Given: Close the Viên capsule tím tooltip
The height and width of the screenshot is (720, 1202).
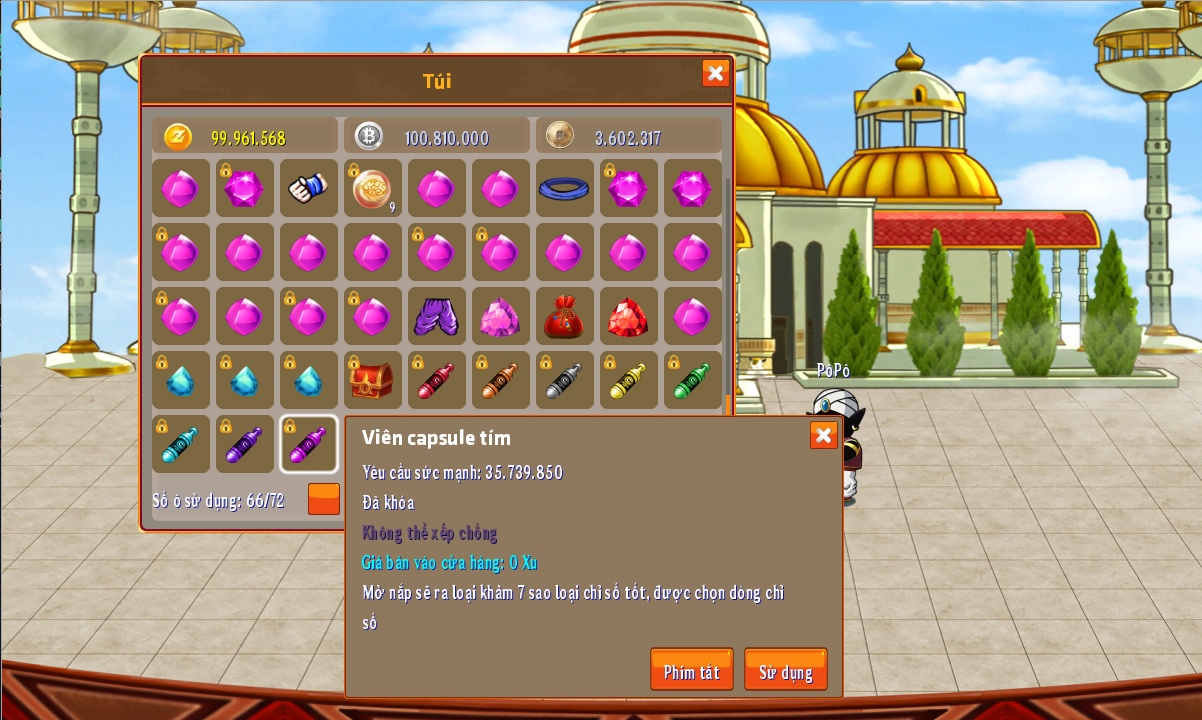Looking at the screenshot, I should [823, 435].
